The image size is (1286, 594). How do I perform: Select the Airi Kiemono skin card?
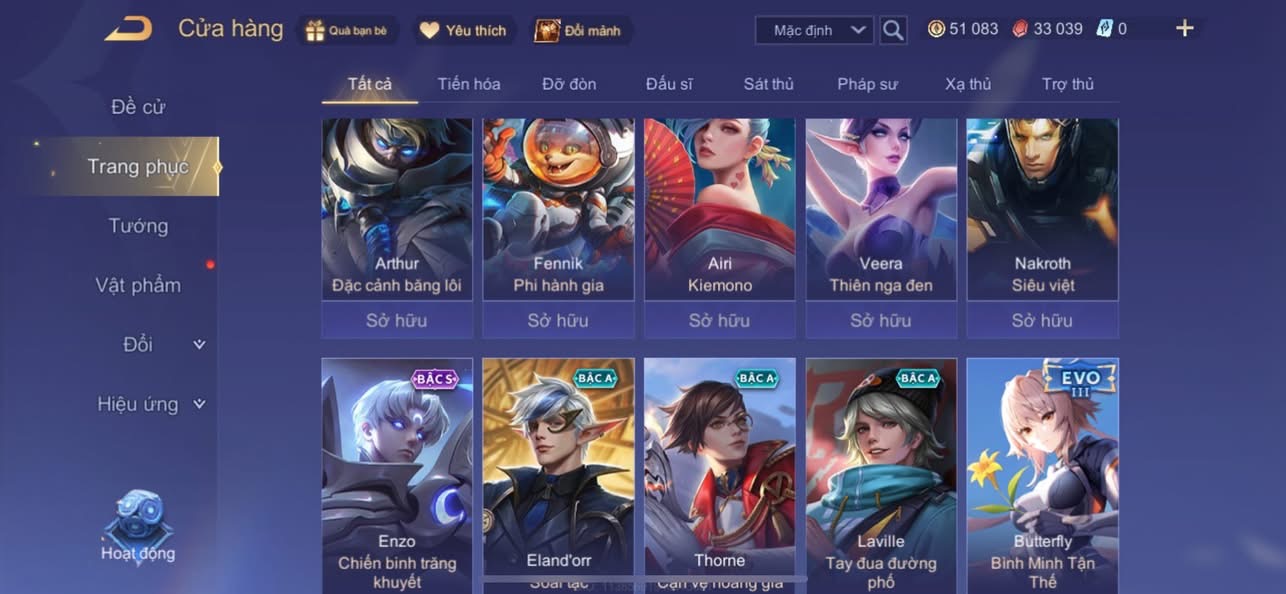point(719,215)
